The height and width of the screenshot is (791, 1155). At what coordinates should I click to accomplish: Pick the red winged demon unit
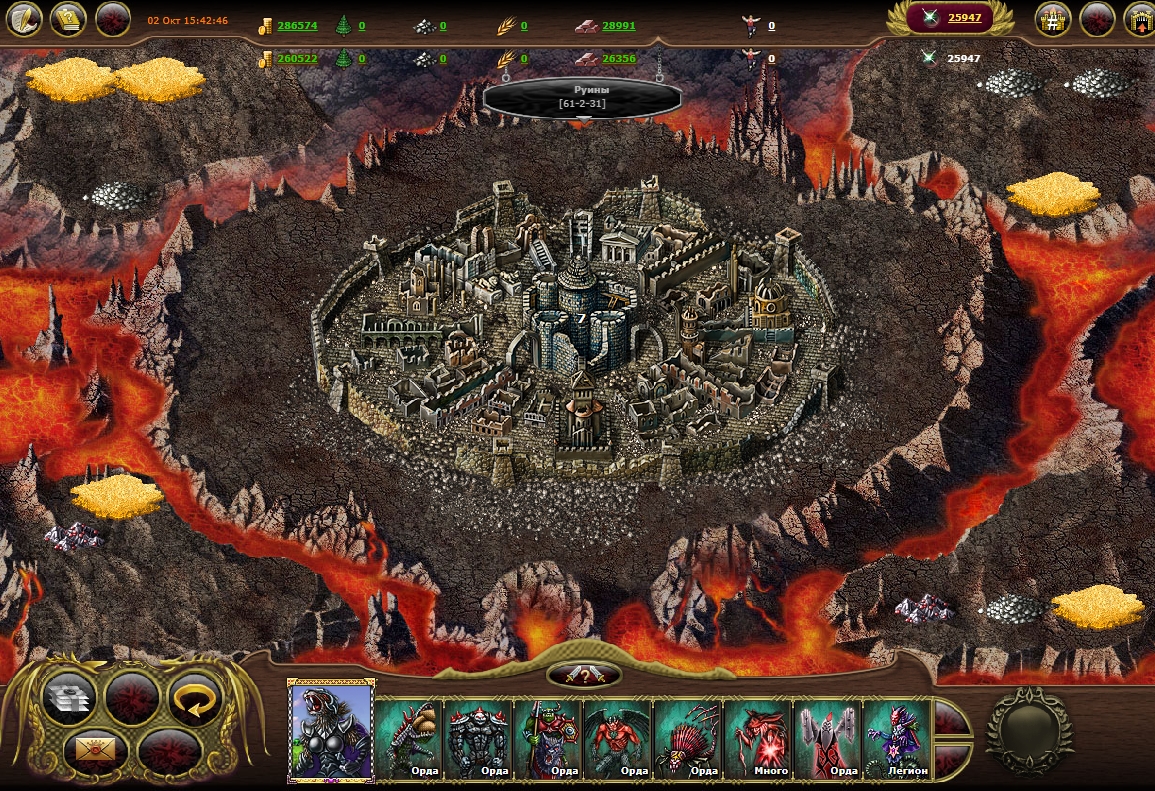618,739
